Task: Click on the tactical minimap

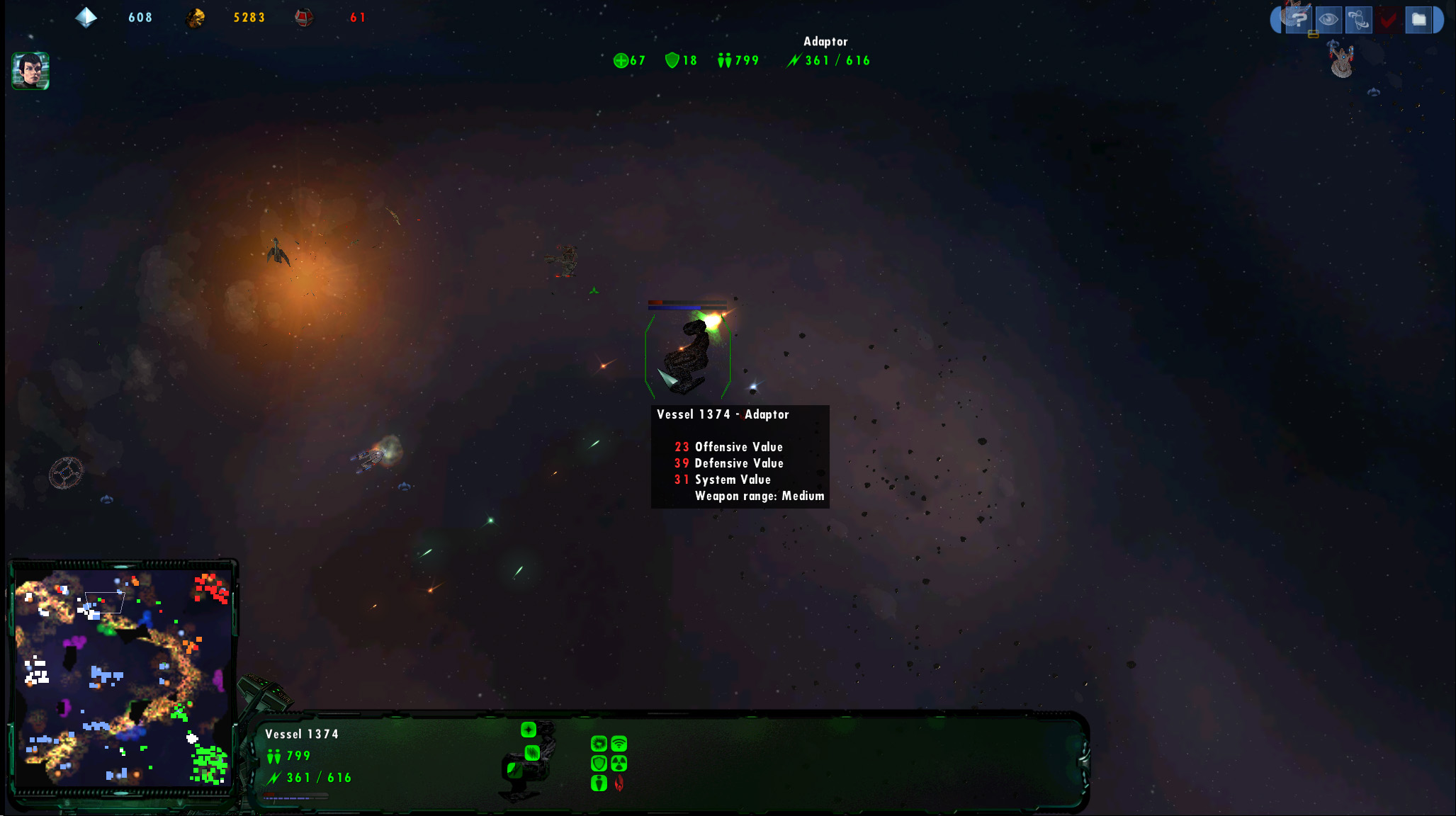Action: click(123, 676)
